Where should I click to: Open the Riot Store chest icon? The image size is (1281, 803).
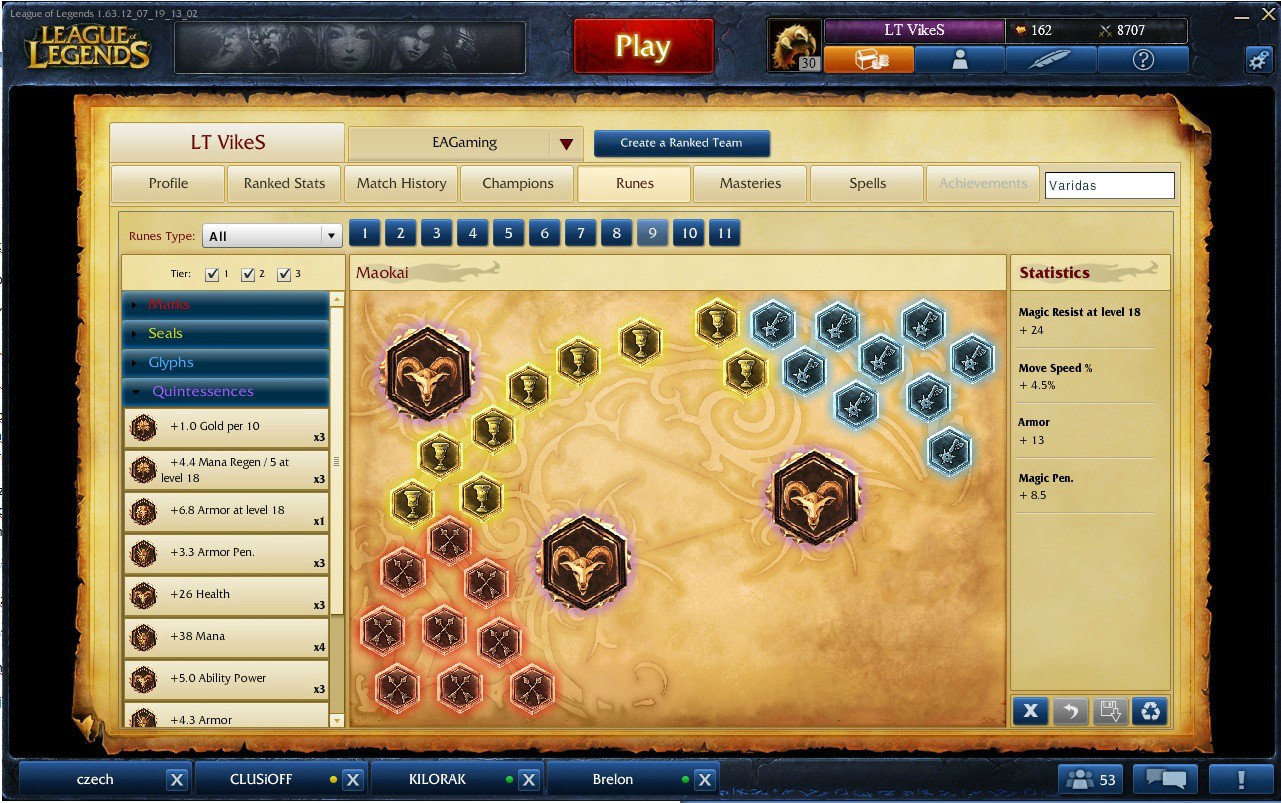[x=868, y=59]
